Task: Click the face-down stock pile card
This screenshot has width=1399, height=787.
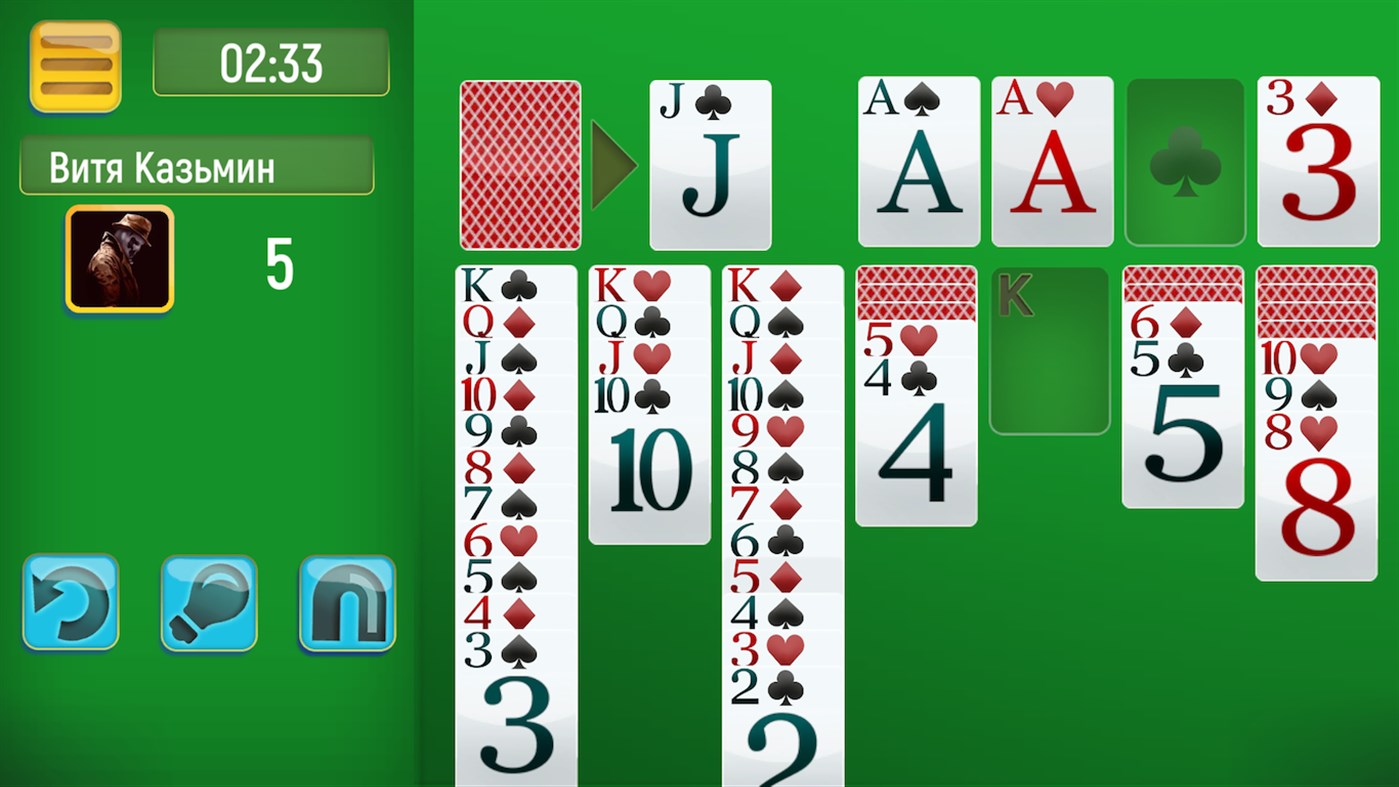Action: tap(519, 165)
